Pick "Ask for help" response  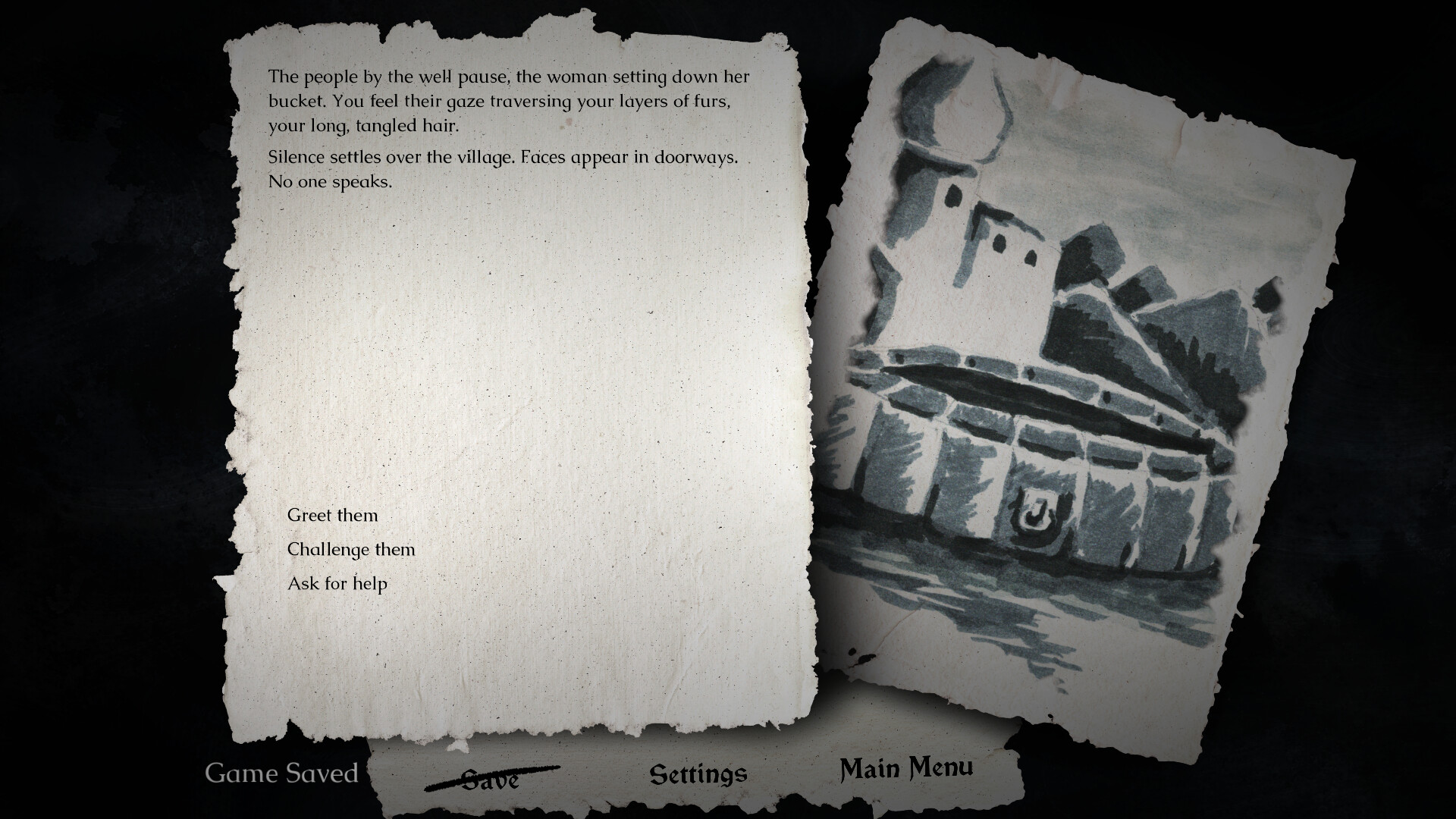pyautogui.click(x=337, y=583)
